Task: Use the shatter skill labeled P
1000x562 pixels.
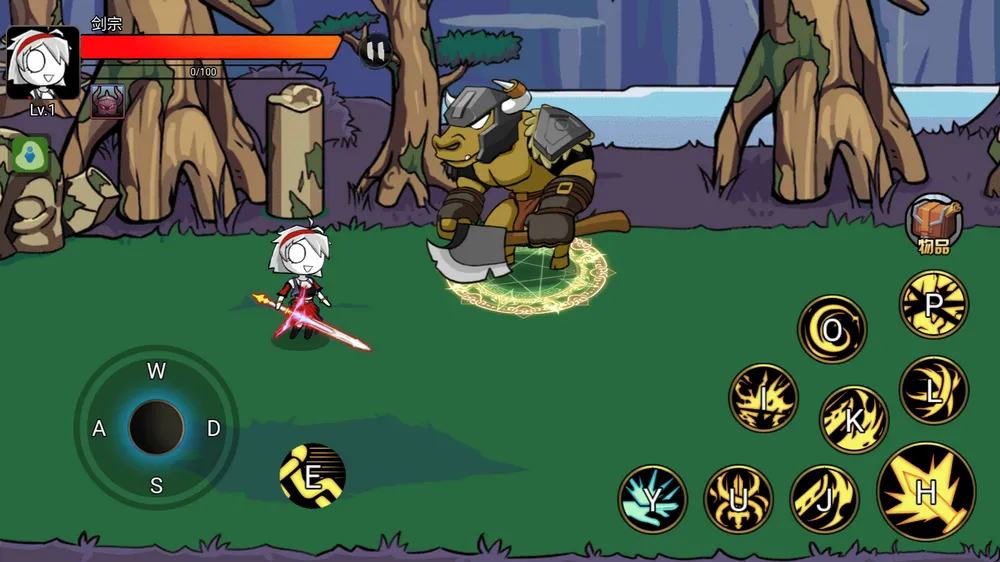Action: click(934, 304)
